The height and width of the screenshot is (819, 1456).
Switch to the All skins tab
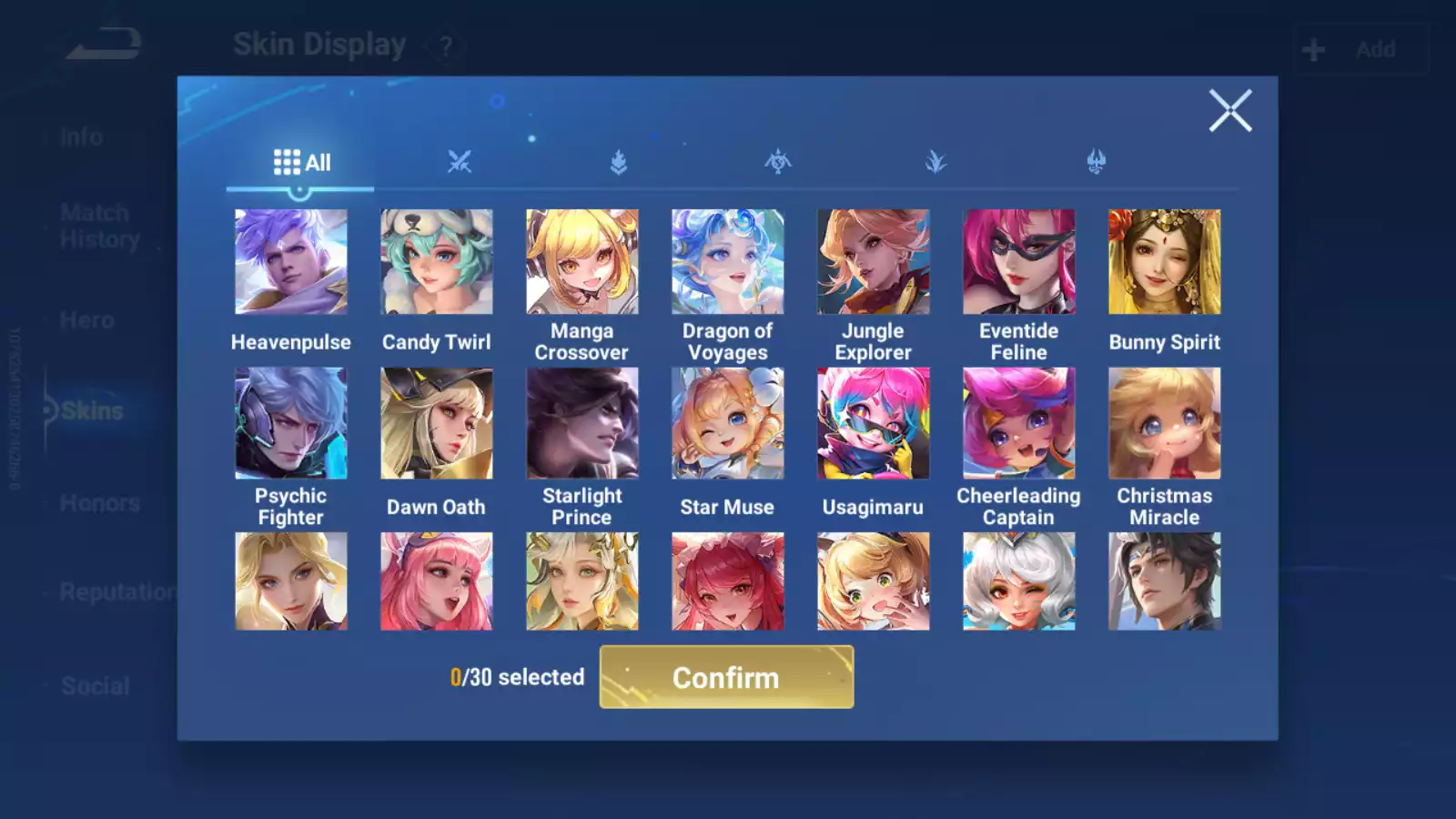301,163
